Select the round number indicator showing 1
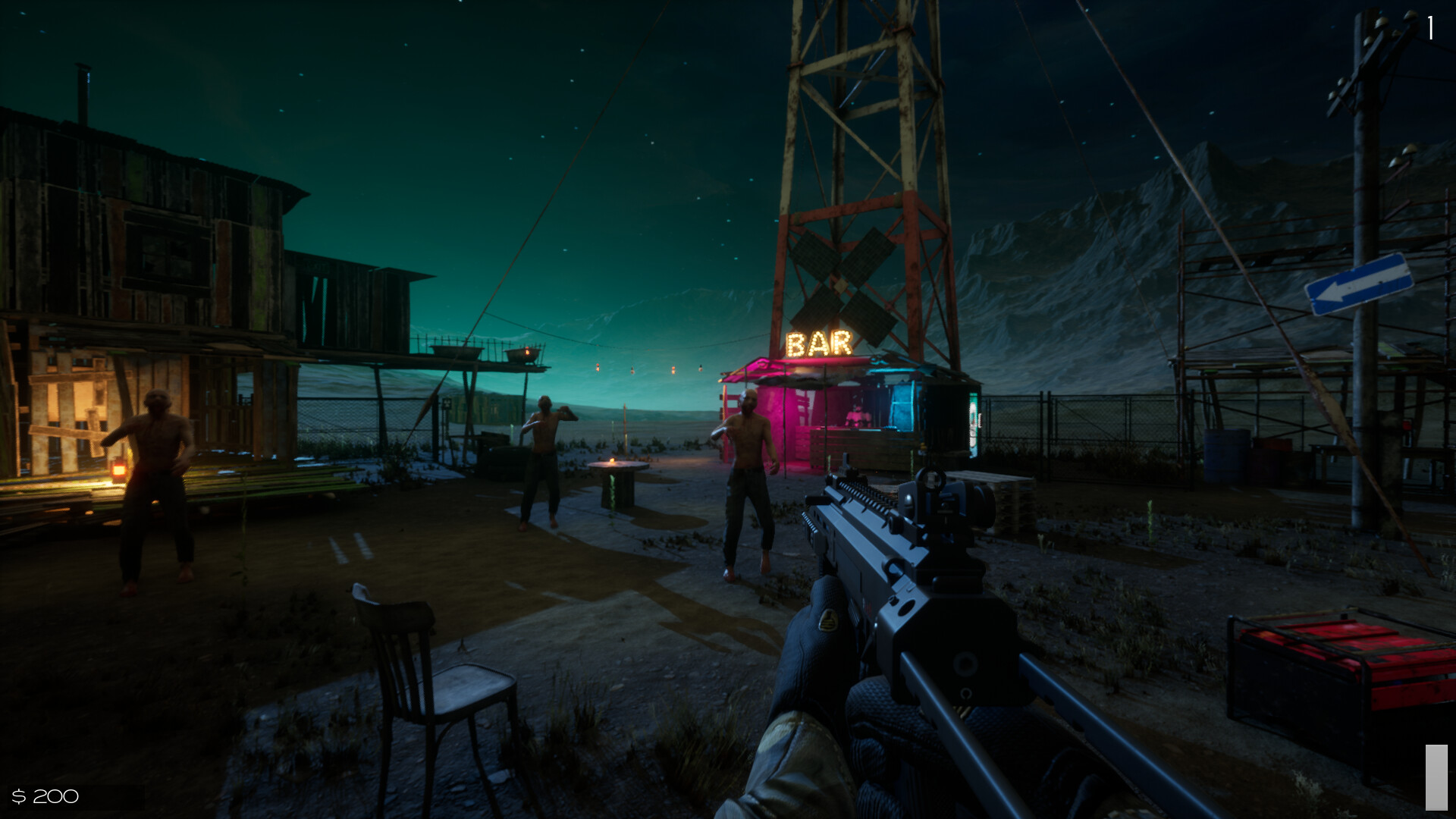The image size is (1456, 819). click(1430, 29)
